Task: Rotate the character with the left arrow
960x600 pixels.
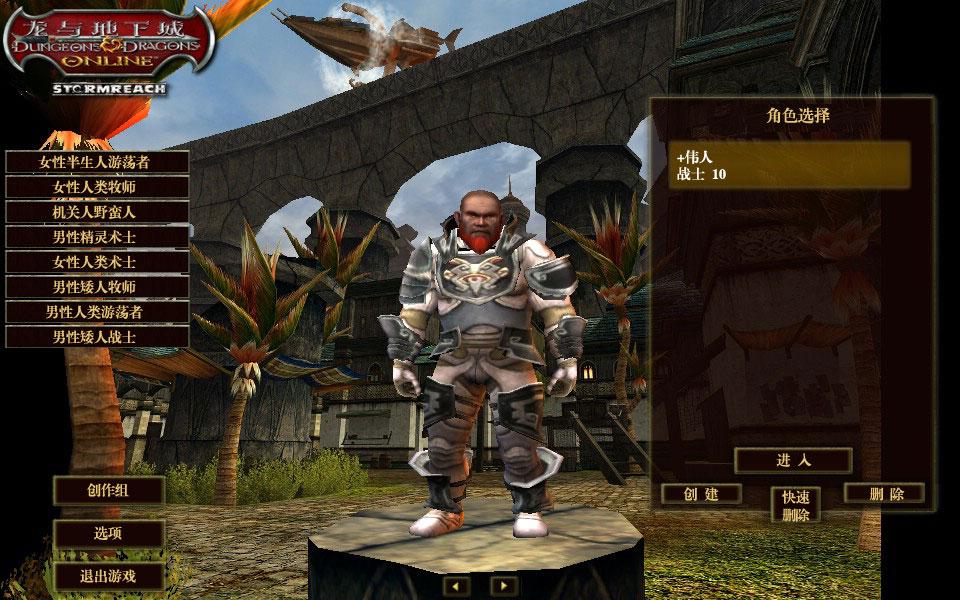Action: [457, 585]
